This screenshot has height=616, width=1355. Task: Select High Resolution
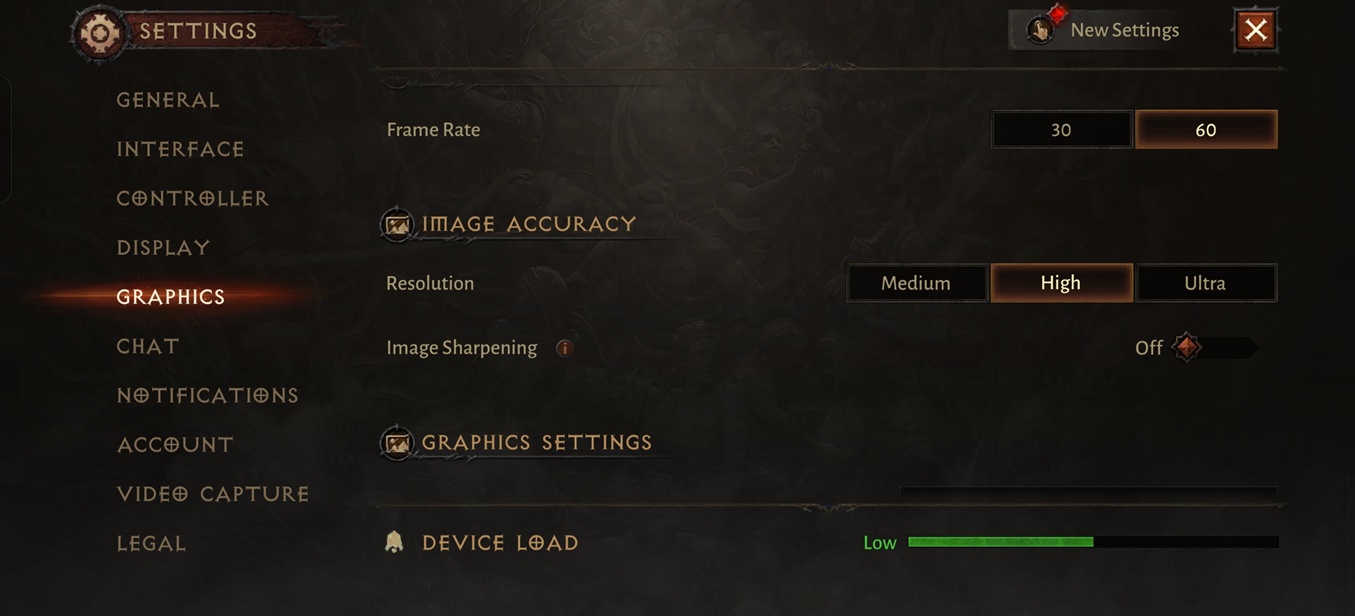pyautogui.click(x=1061, y=283)
